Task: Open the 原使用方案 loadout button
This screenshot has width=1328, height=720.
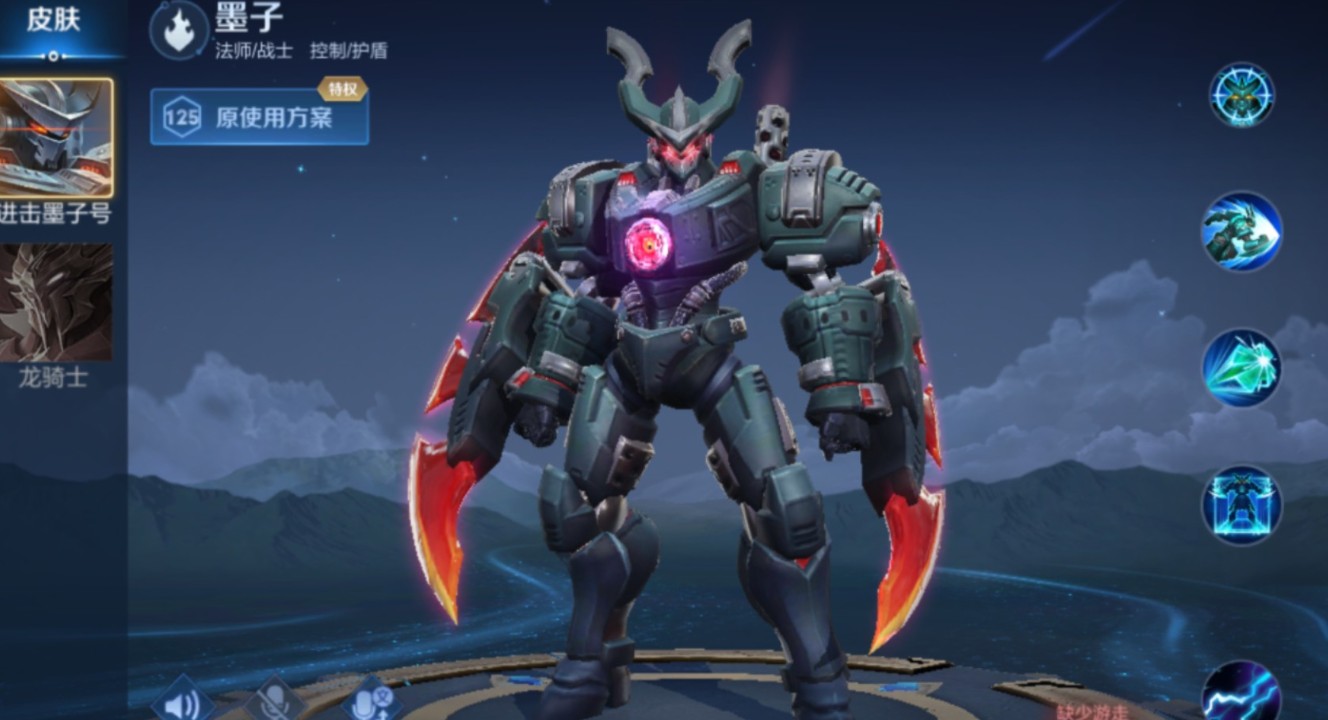Action: tap(259, 117)
